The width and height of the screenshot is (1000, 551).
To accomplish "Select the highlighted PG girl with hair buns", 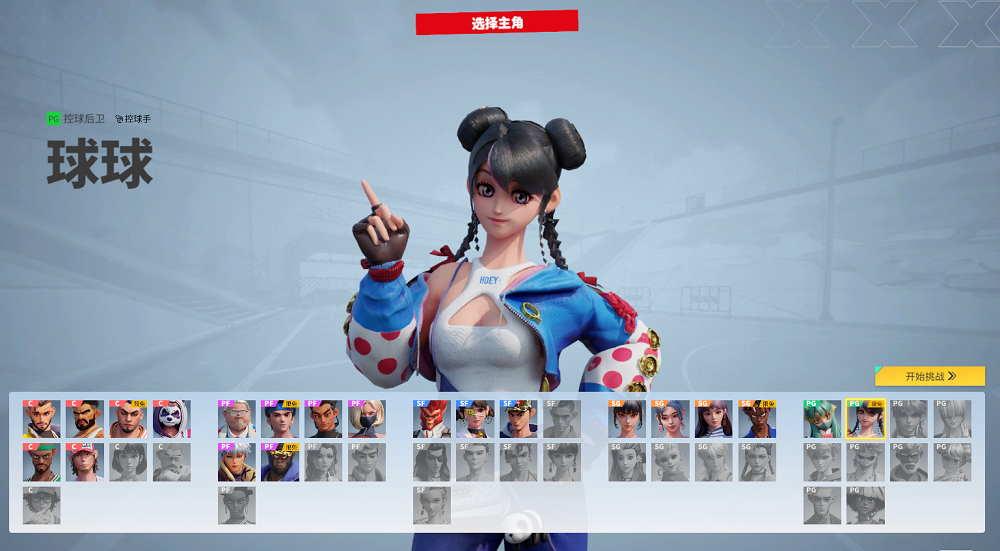I will click(x=865, y=419).
